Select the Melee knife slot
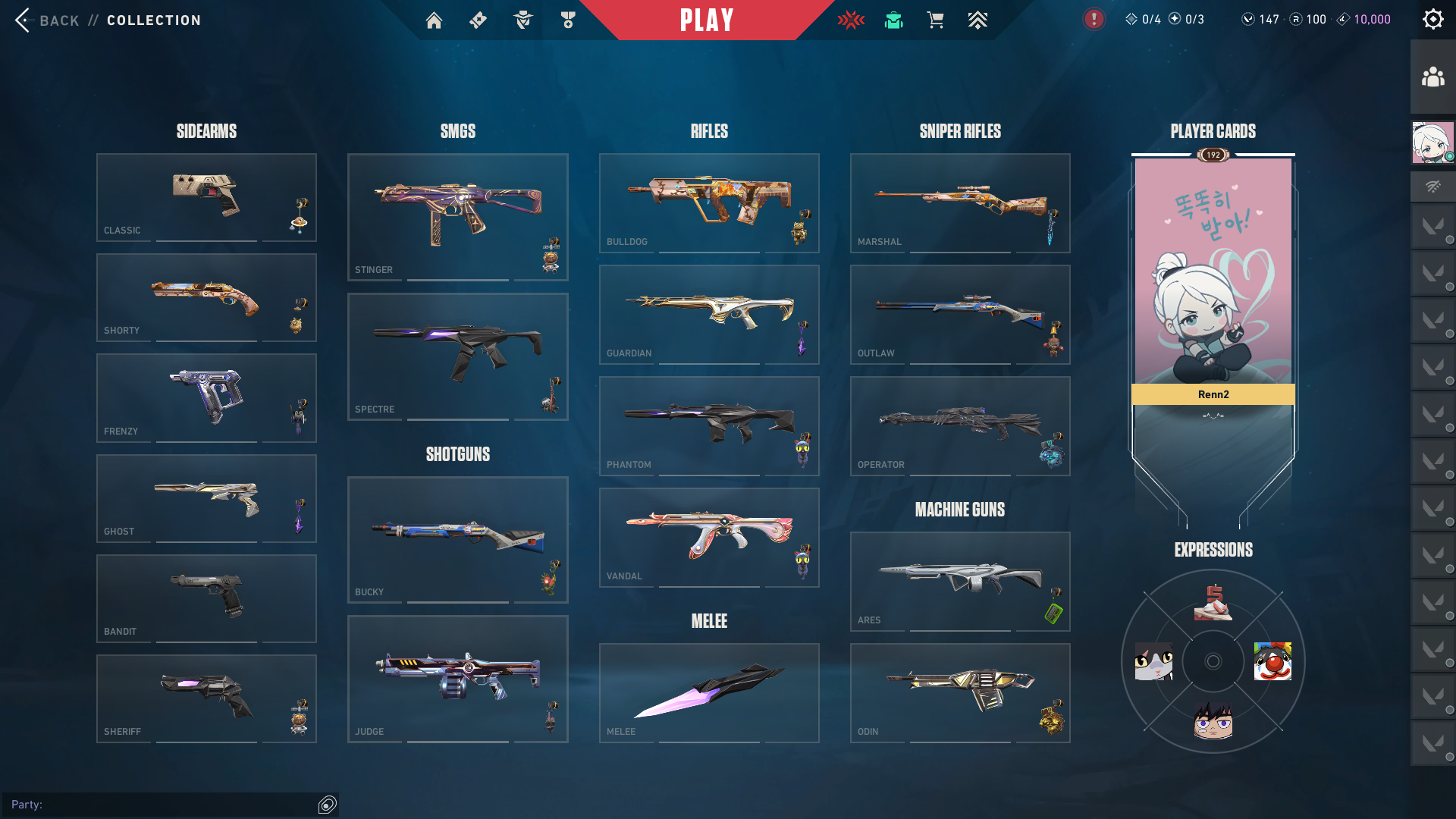The image size is (1456, 819). (709, 692)
